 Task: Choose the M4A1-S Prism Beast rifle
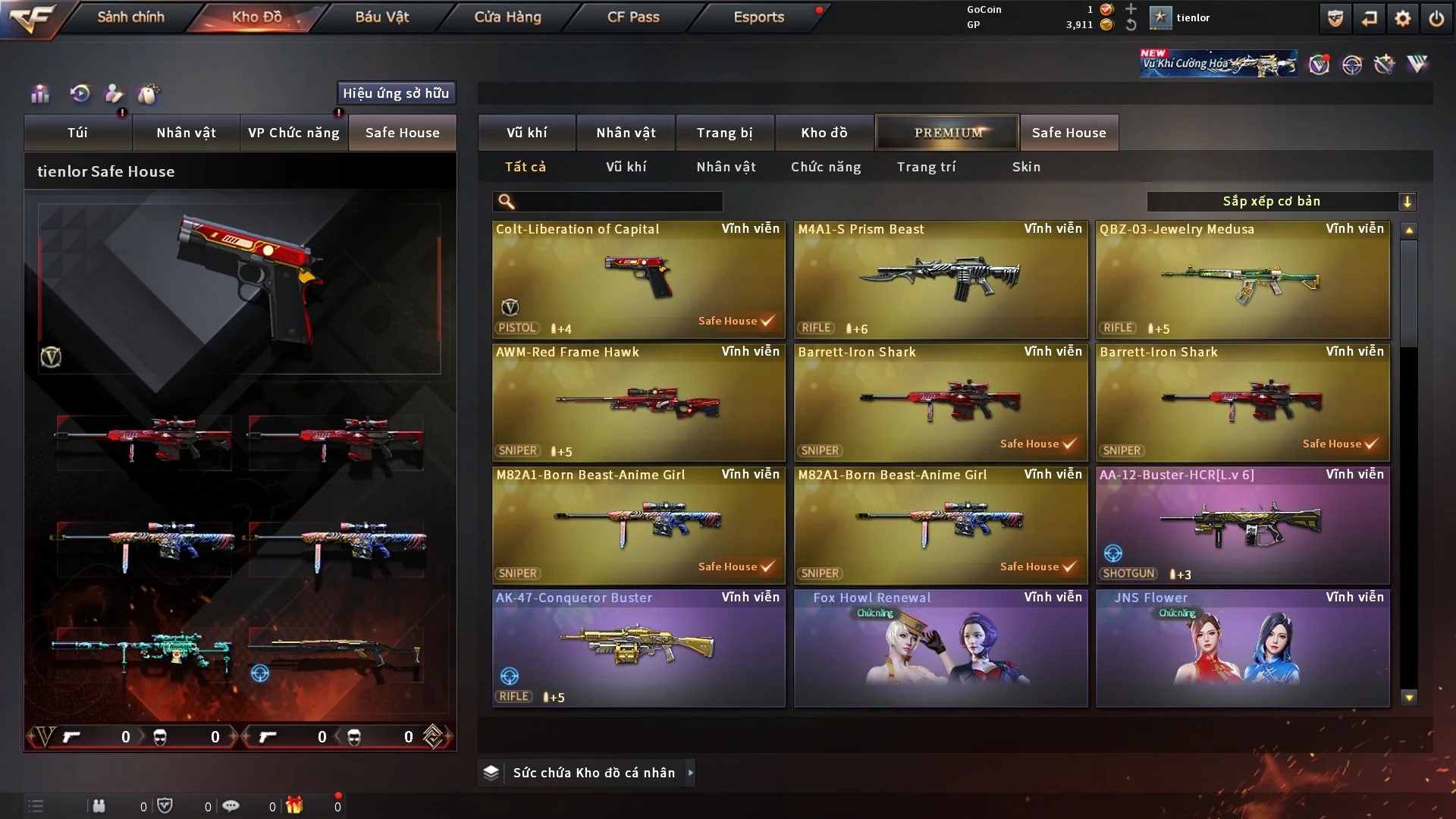[x=940, y=279]
